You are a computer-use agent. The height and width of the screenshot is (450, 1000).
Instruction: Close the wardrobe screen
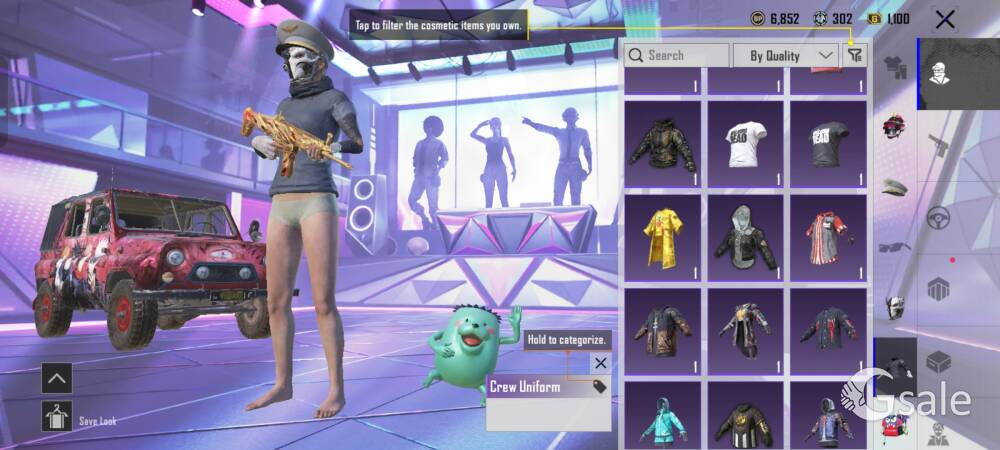click(x=944, y=19)
